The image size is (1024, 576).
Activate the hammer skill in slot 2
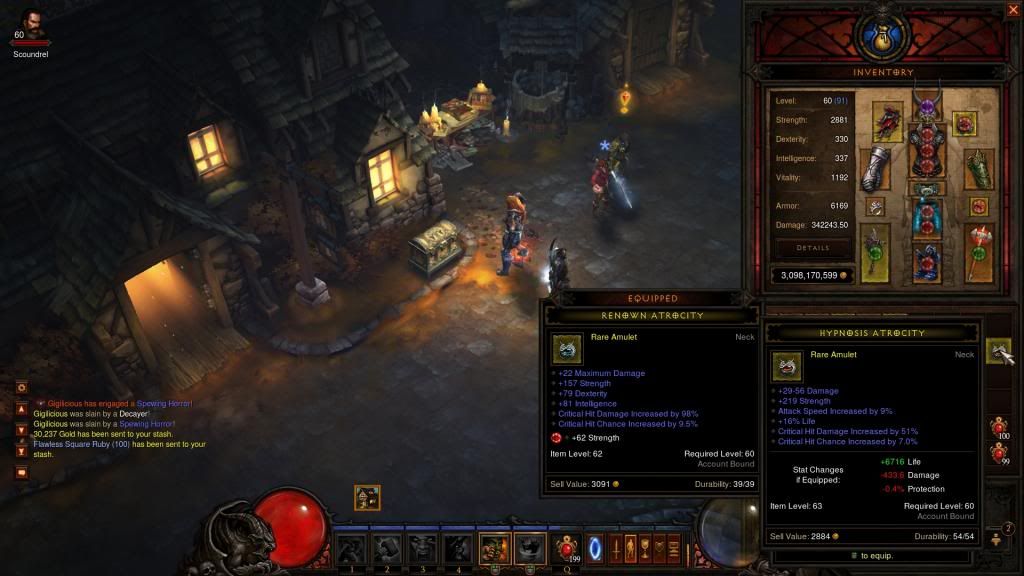click(x=385, y=549)
